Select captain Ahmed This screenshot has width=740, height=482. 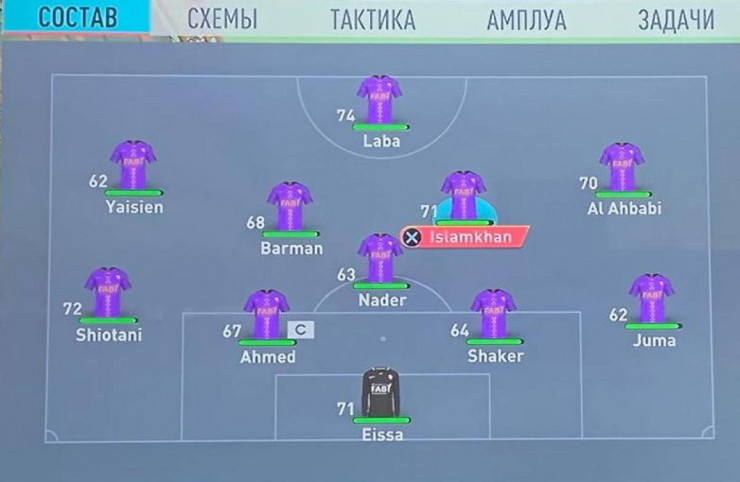click(x=267, y=315)
